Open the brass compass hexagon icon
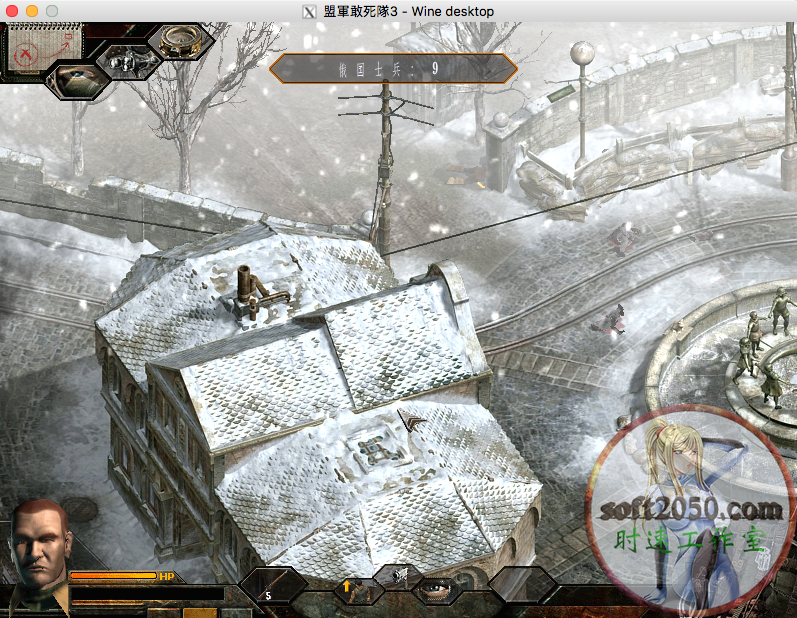The height and width of the screenshot is (618, 797). (181, 40)
